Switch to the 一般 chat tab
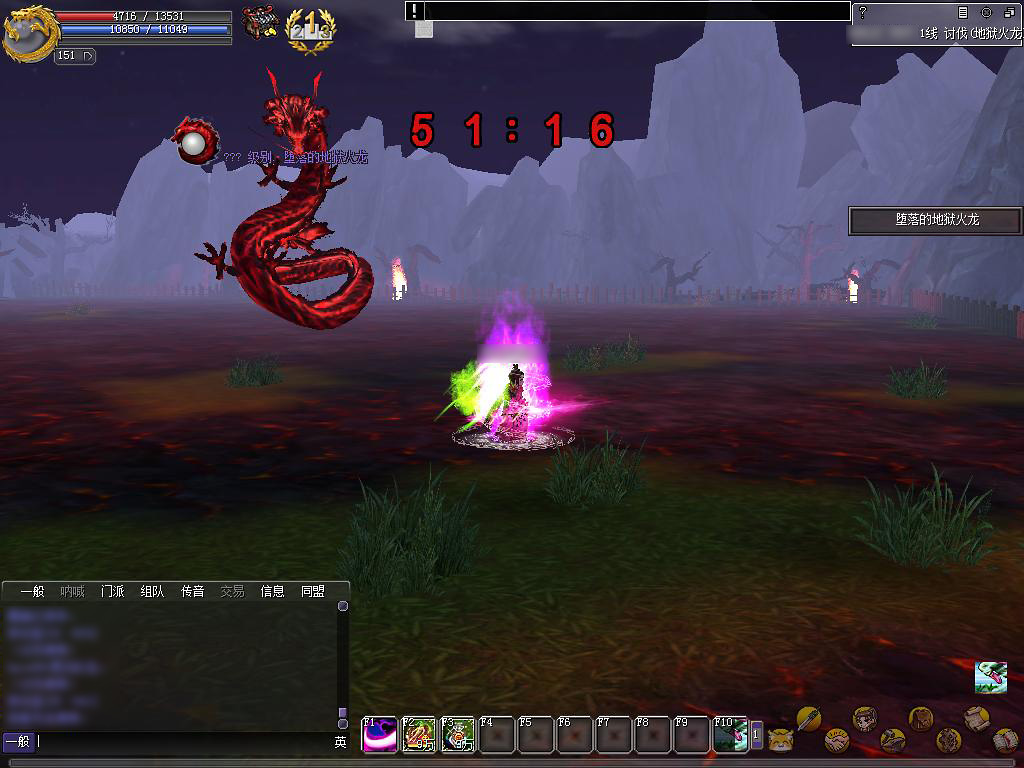 click(32, 592)
